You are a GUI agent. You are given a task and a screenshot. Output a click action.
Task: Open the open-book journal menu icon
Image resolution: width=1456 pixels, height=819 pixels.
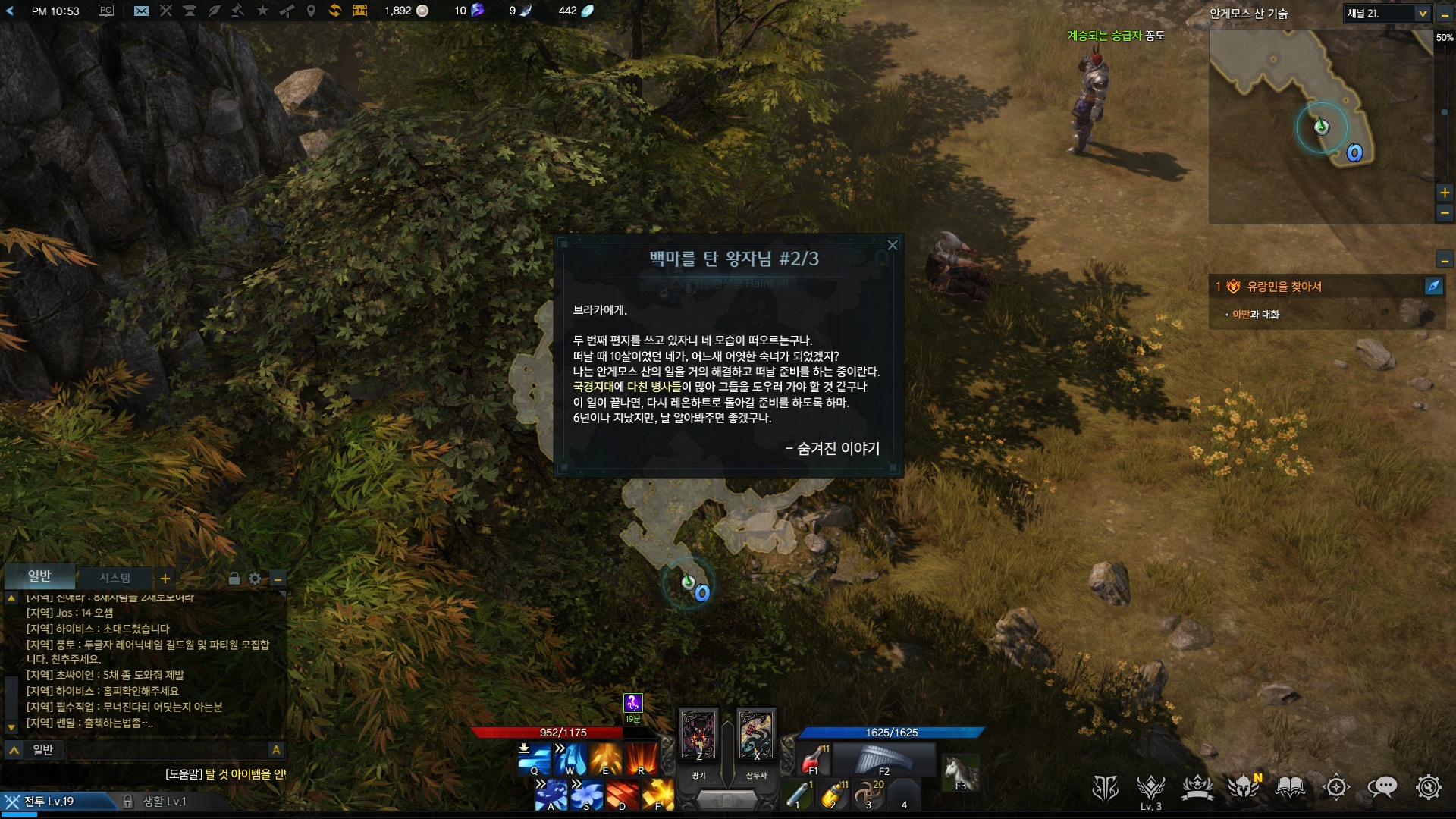pyautogui.click(x=1290, y=788)
